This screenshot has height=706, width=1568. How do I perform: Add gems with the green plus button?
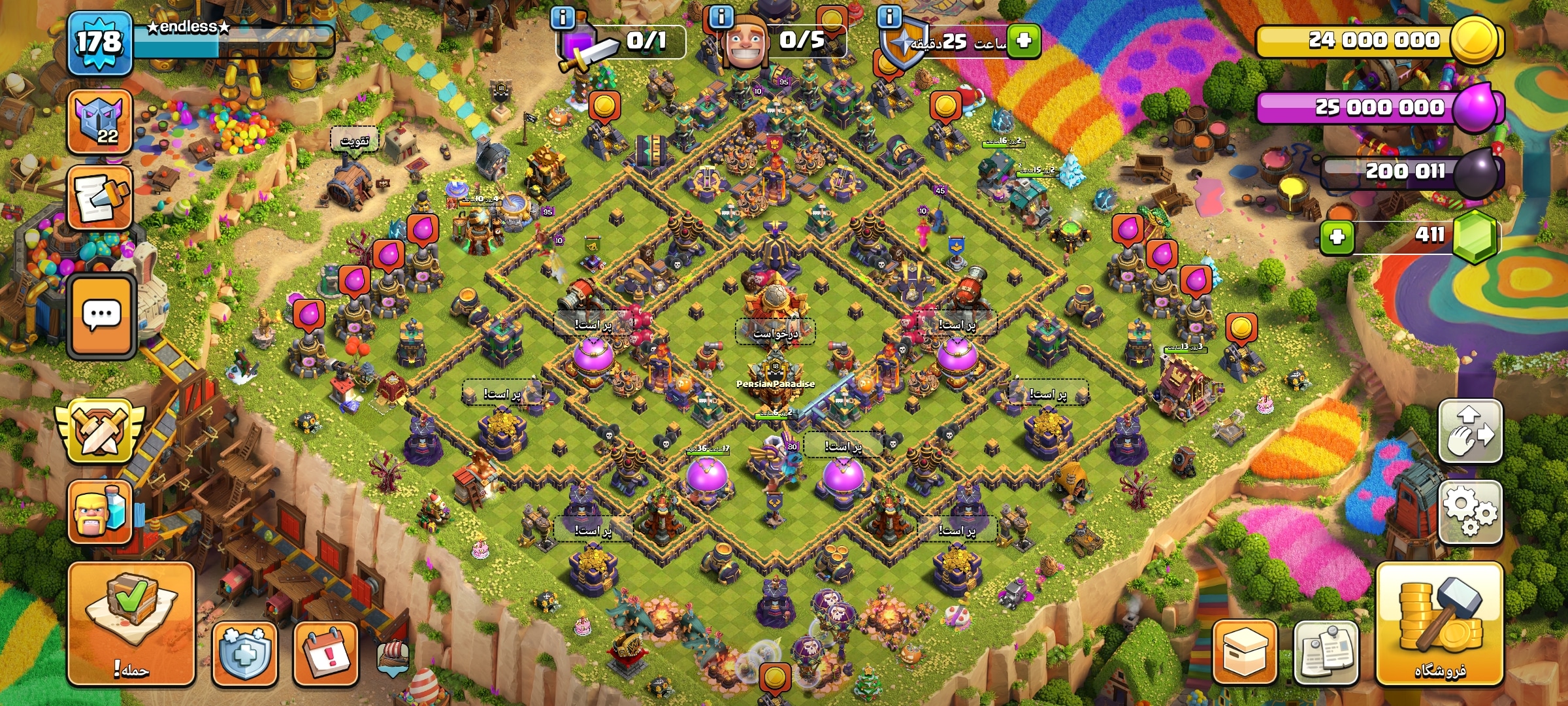point(1337,237)
